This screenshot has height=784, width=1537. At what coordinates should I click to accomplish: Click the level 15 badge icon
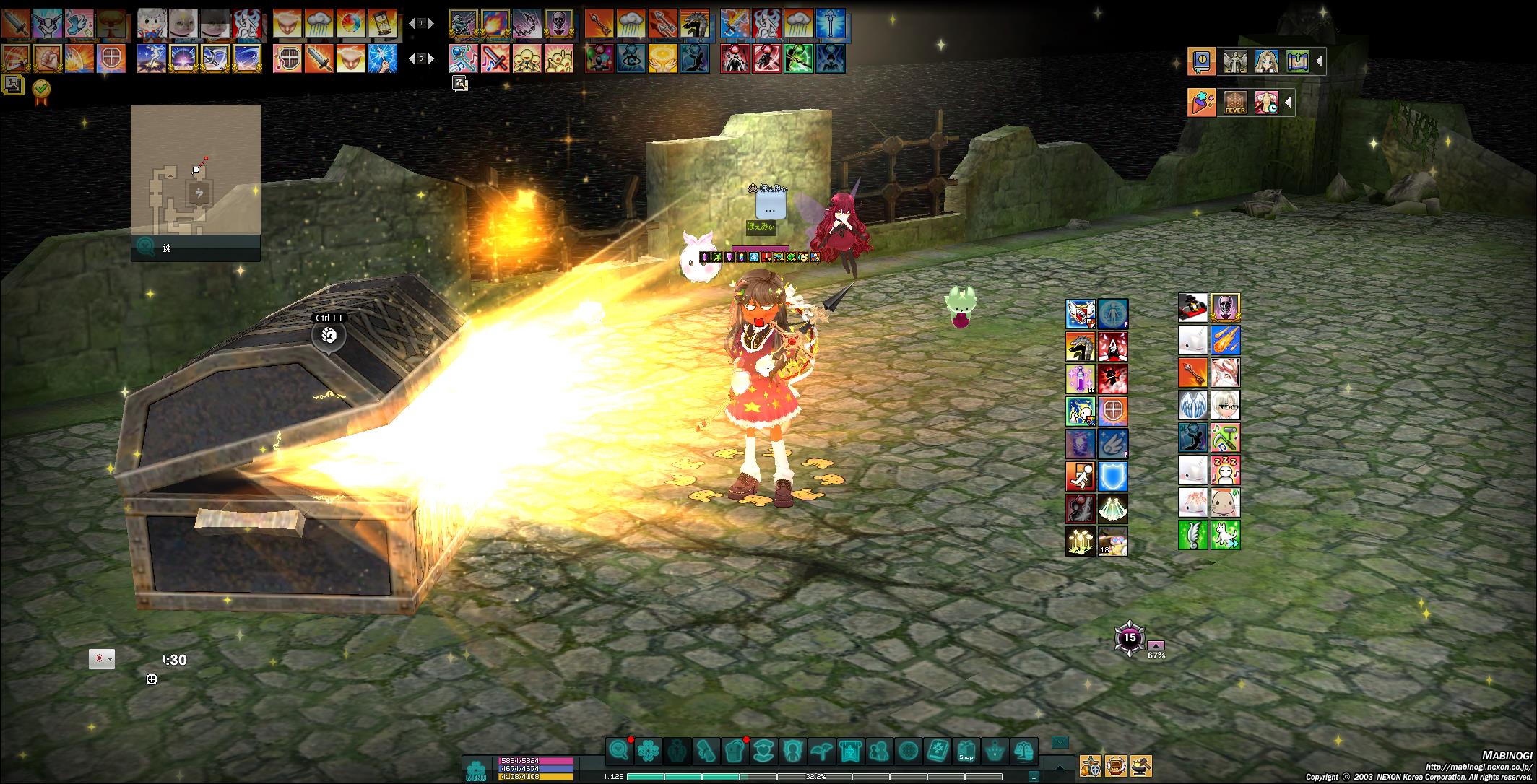1130,638
